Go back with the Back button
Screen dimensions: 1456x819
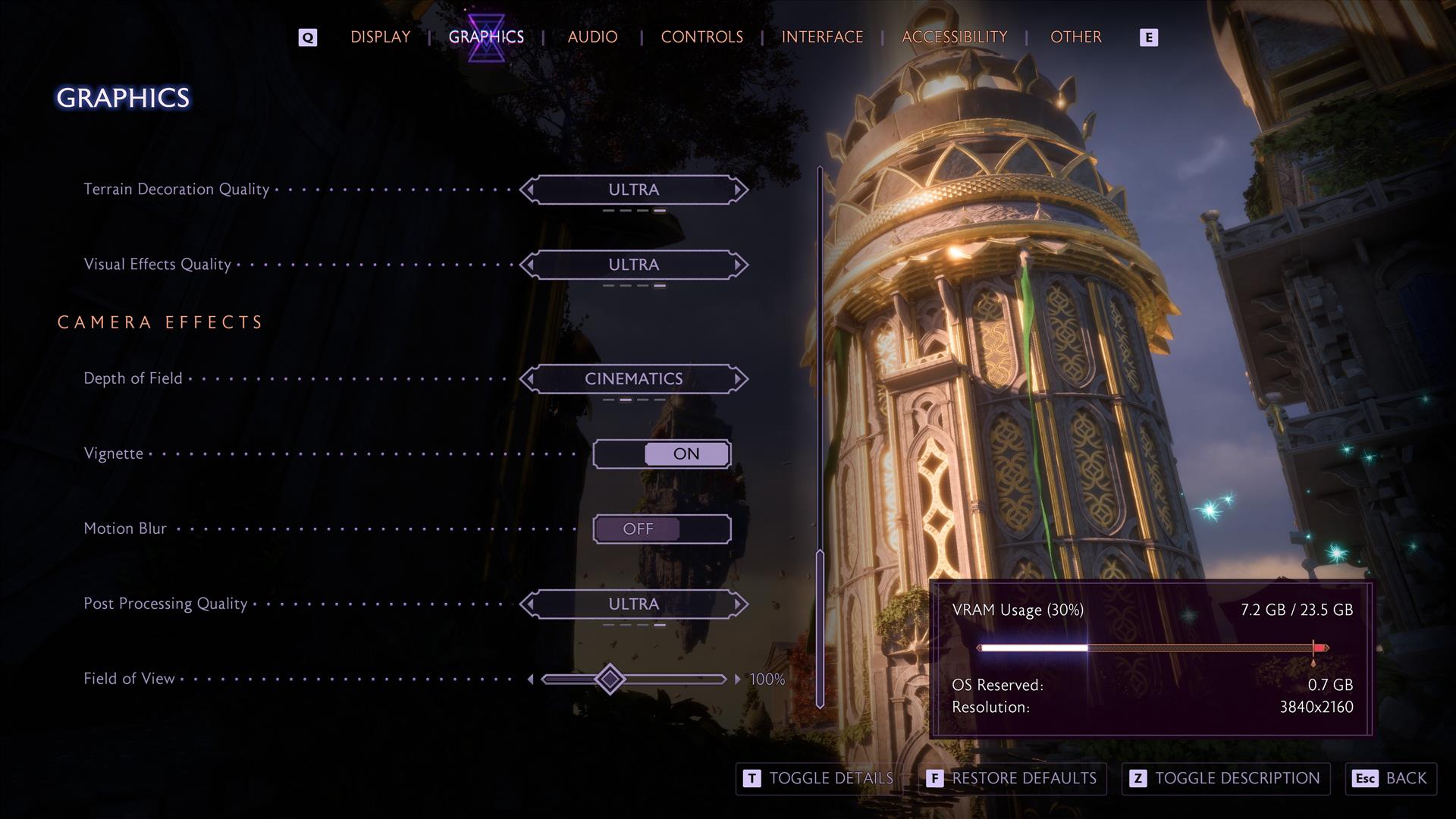coord(1391,779)
